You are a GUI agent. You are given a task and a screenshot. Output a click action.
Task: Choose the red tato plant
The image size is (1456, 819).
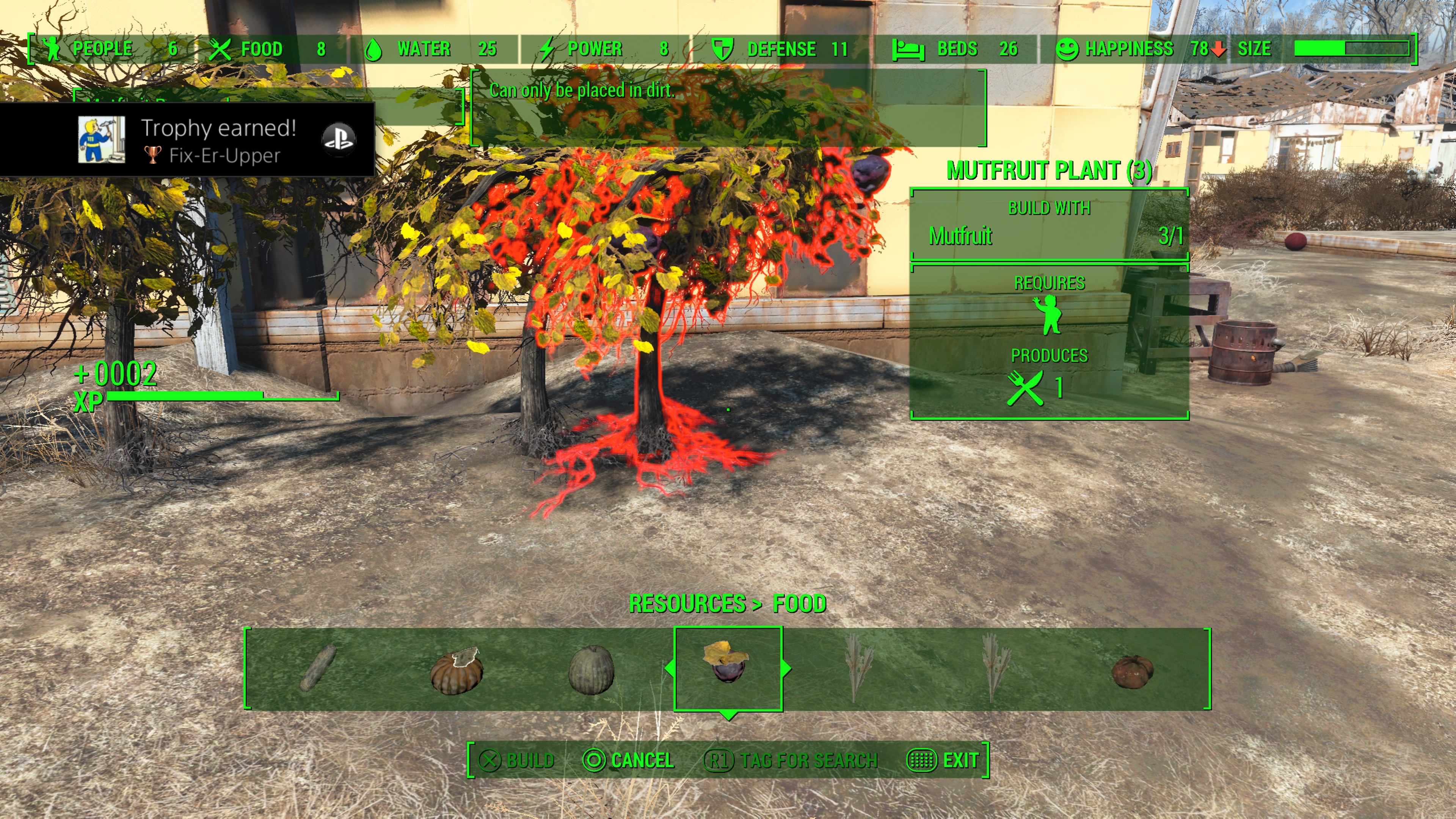tap(1132, 672)
